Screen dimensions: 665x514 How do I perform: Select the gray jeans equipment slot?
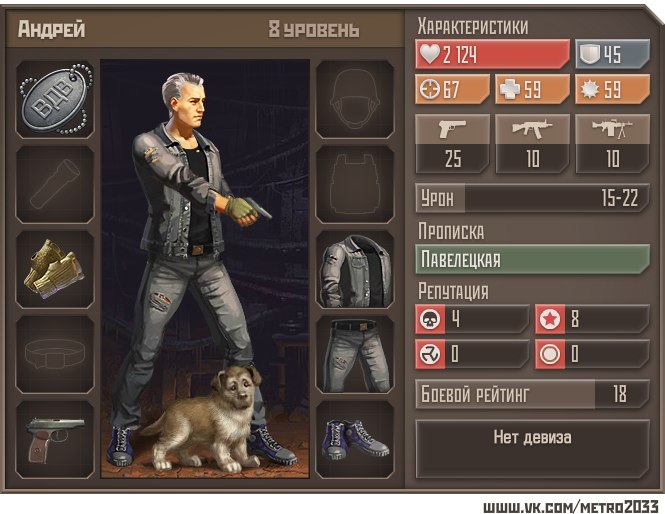[355, 354]
